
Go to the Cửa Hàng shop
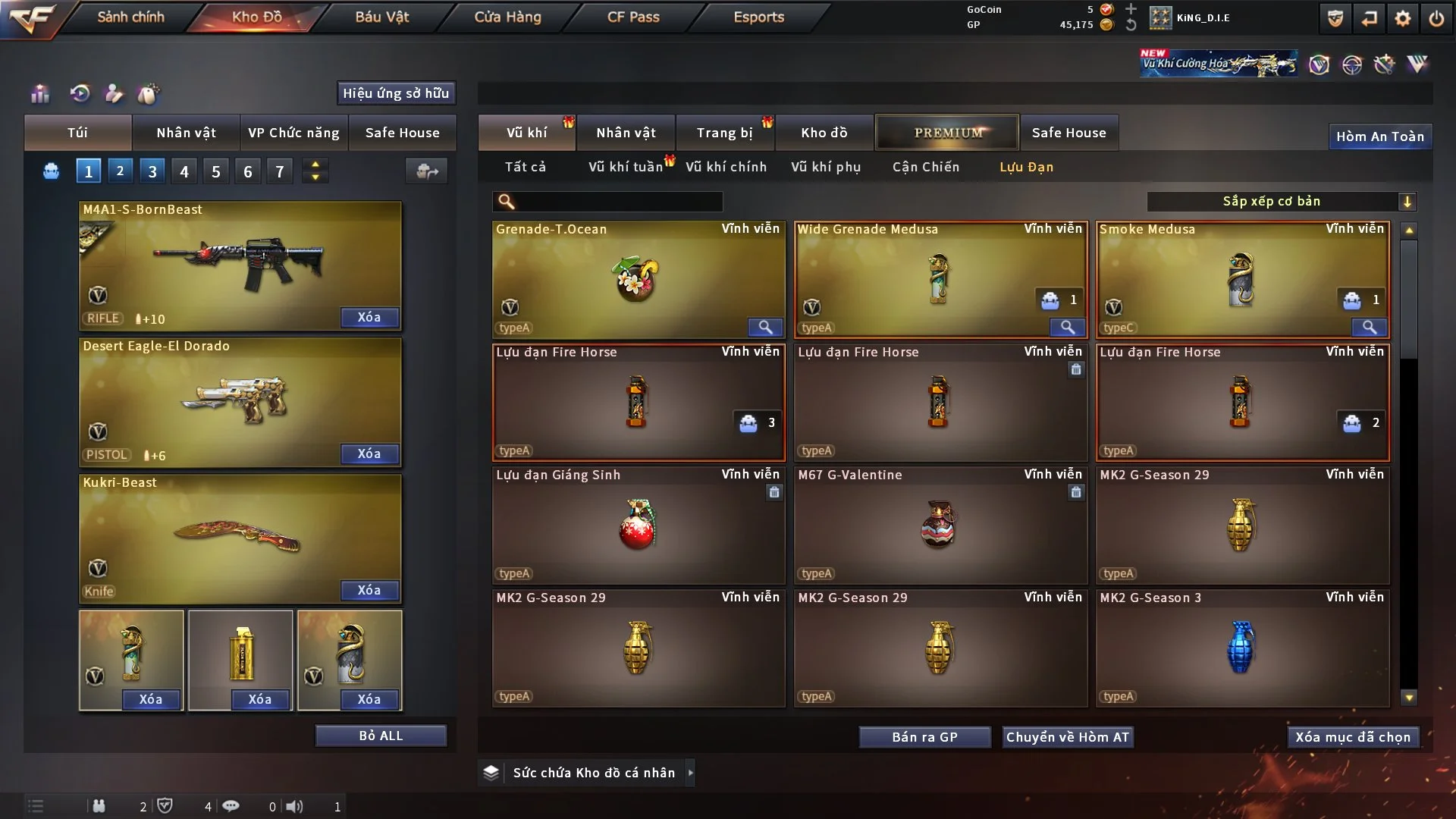507,17
